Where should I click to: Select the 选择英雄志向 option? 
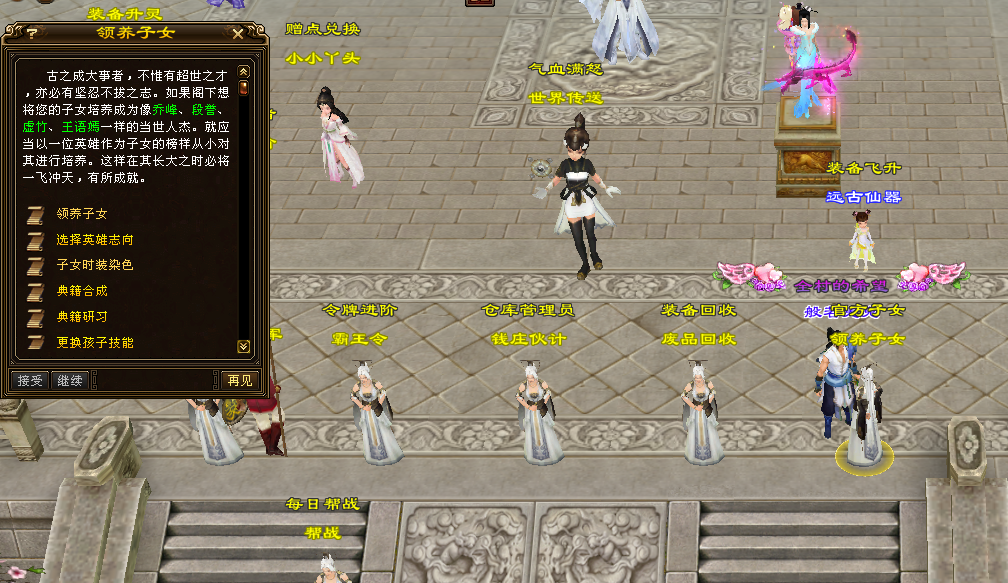pos(94,240)
